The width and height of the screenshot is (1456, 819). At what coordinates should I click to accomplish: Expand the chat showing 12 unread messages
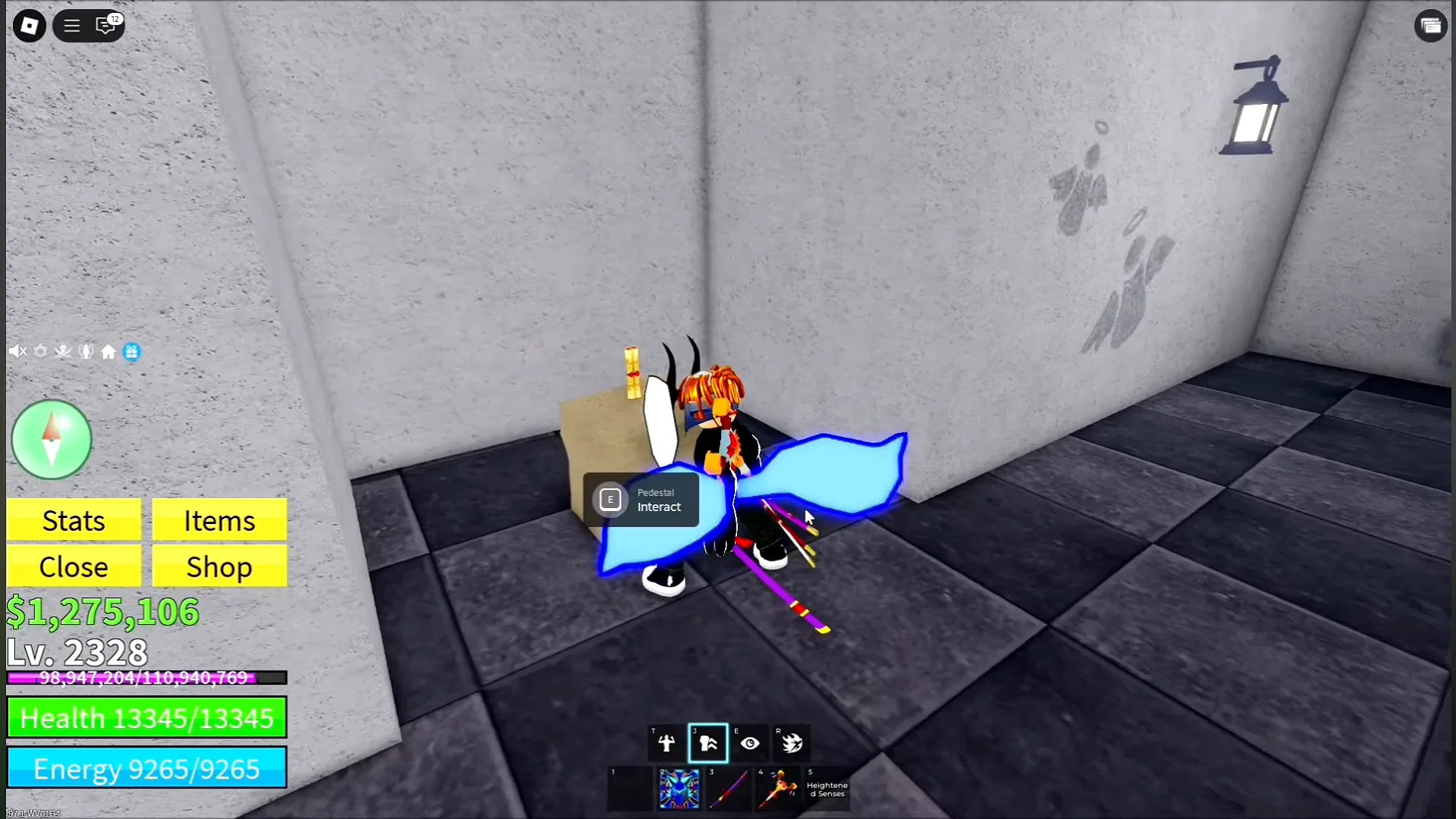pyautogui.click(x=107, y=25)
